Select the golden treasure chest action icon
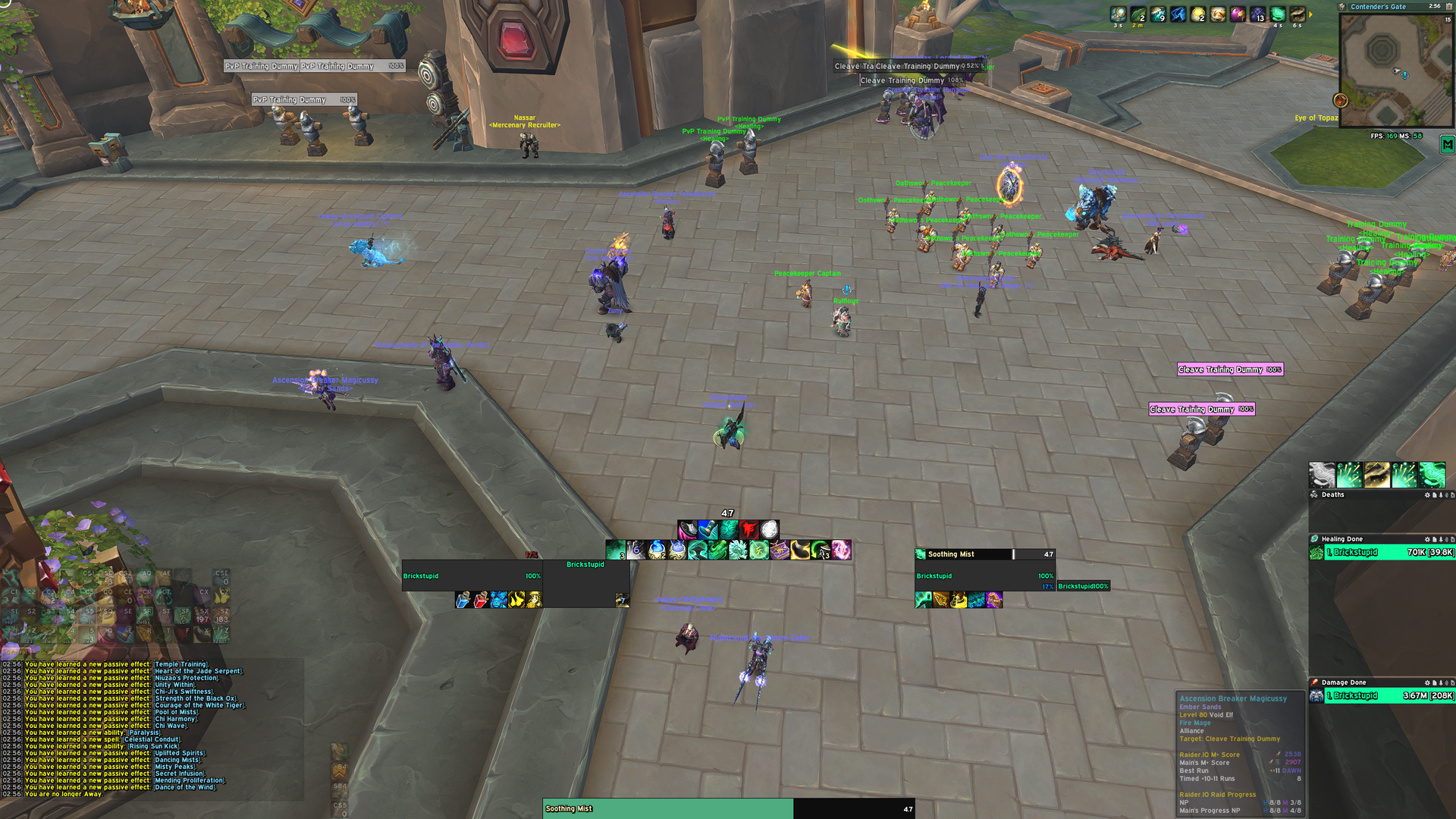The width and height of the screenshot is (1456, 819). point(780,550)
